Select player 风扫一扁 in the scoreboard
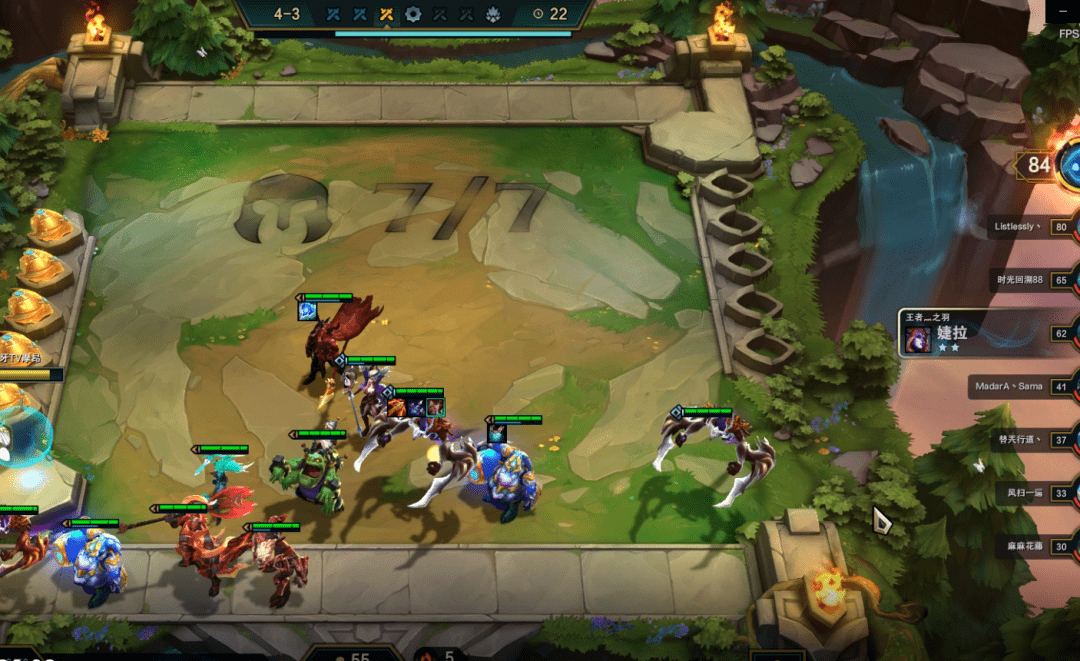The height and width of the screenshot is (661, 1080). point(1025,492)
